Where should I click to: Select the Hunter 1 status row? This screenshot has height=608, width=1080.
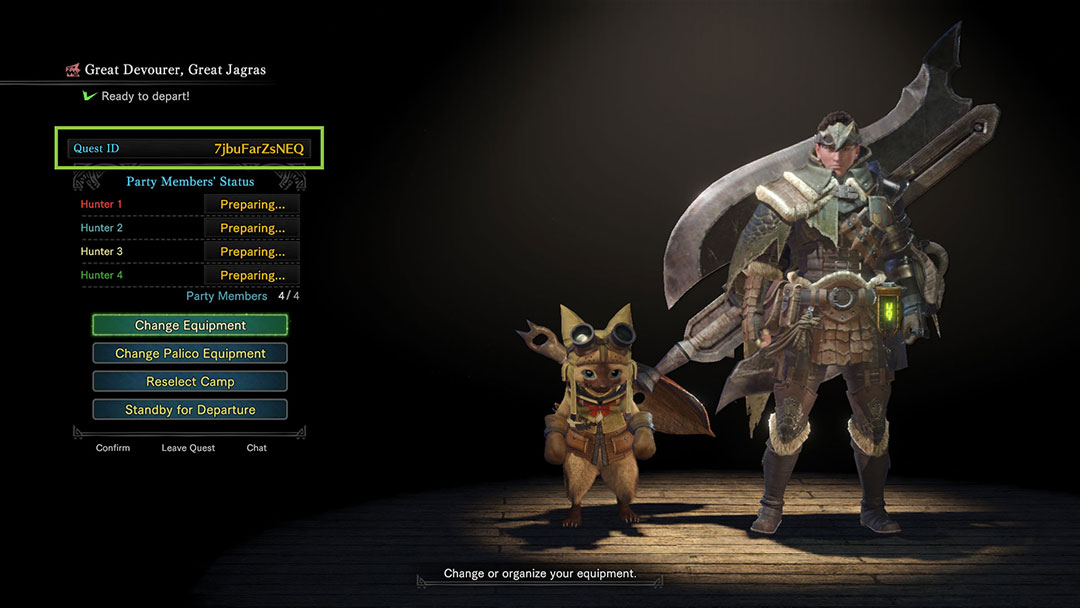(190, 204)
